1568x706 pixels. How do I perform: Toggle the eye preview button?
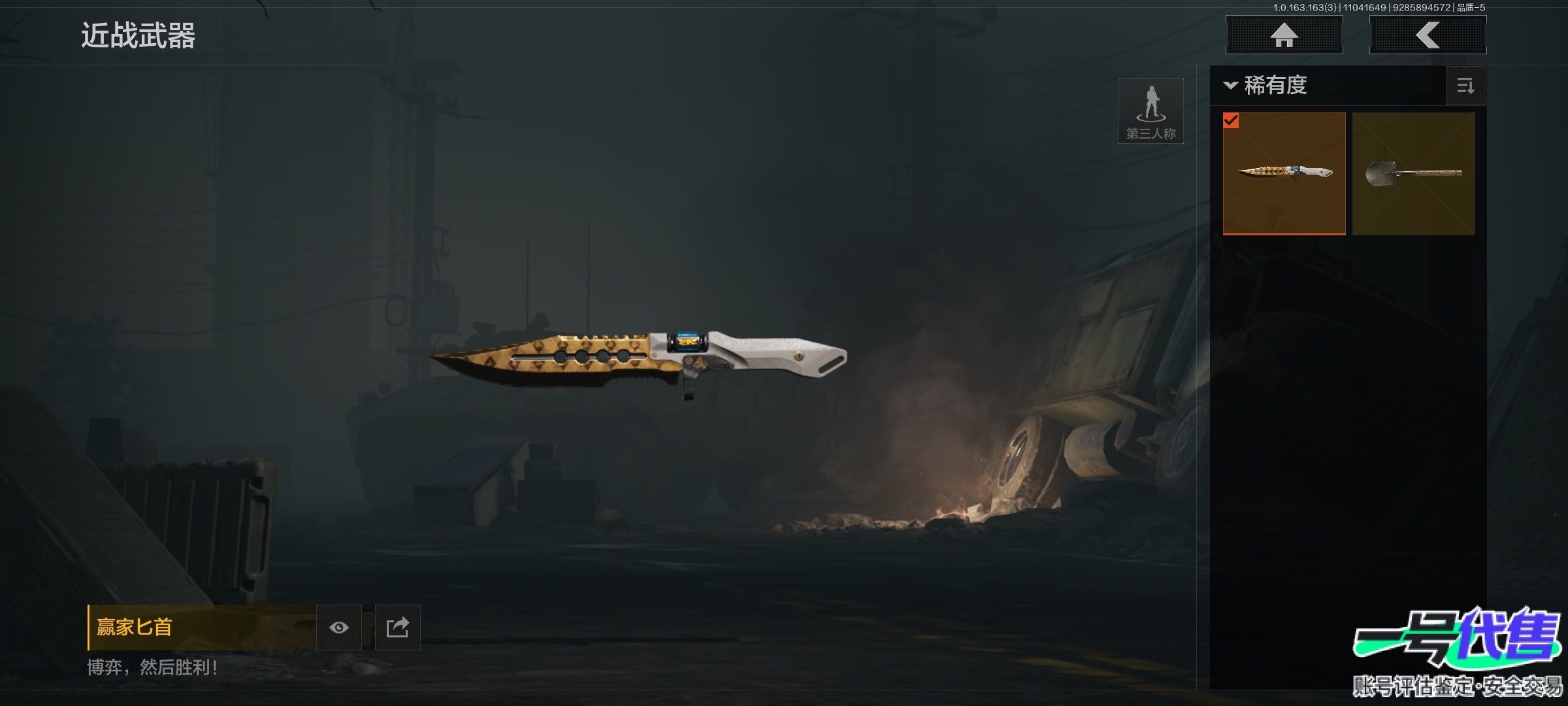click(x=338, y=628)
